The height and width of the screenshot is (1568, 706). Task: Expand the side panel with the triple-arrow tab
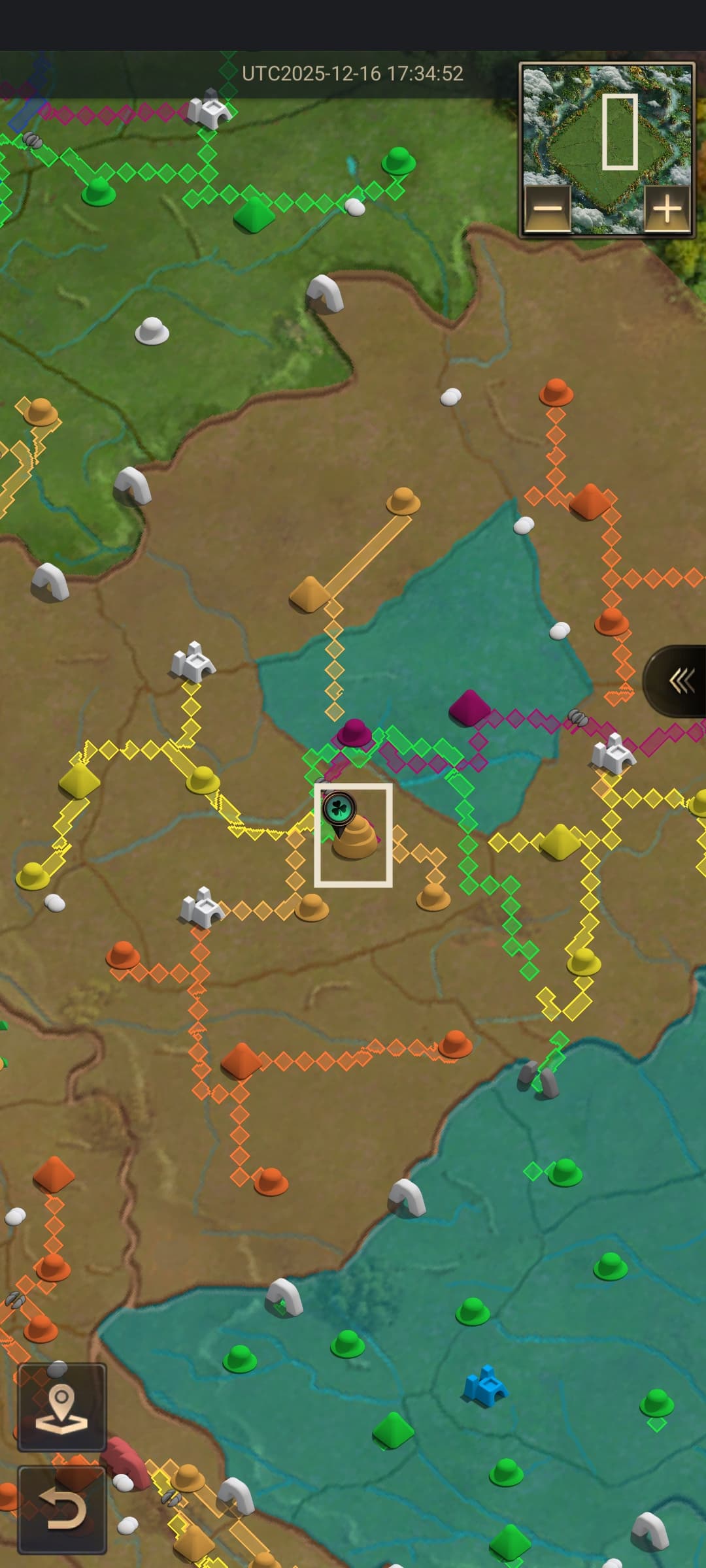click(680, 681)
